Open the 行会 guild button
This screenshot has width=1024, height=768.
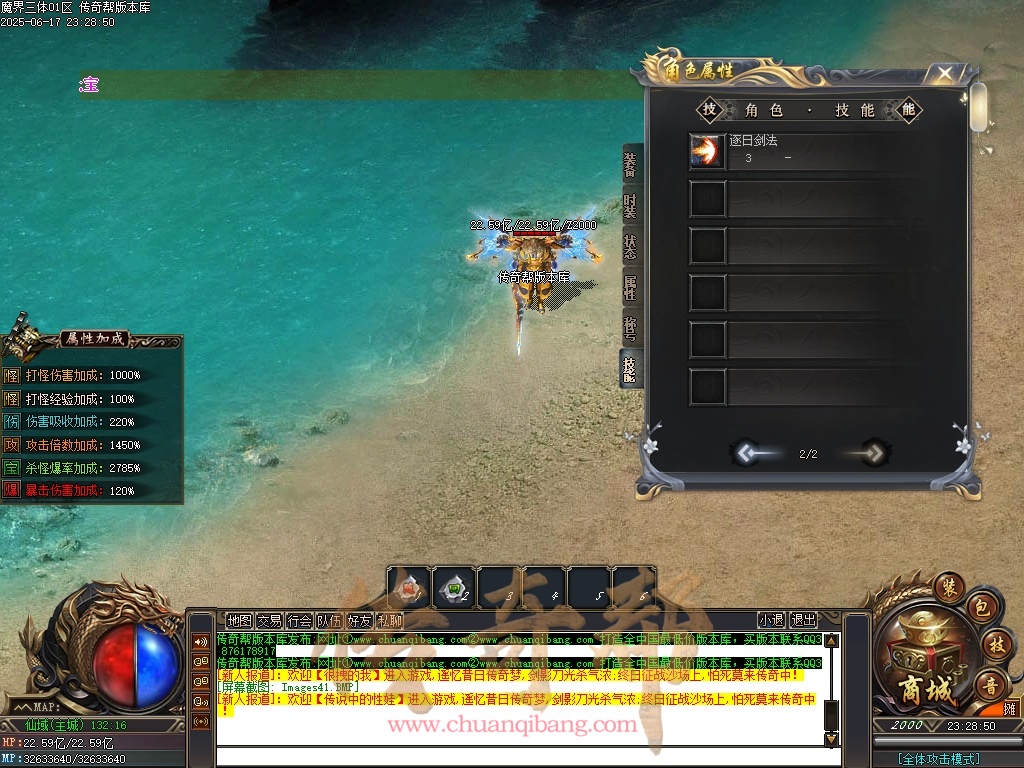pyautogui.click(x=299, y=620)
